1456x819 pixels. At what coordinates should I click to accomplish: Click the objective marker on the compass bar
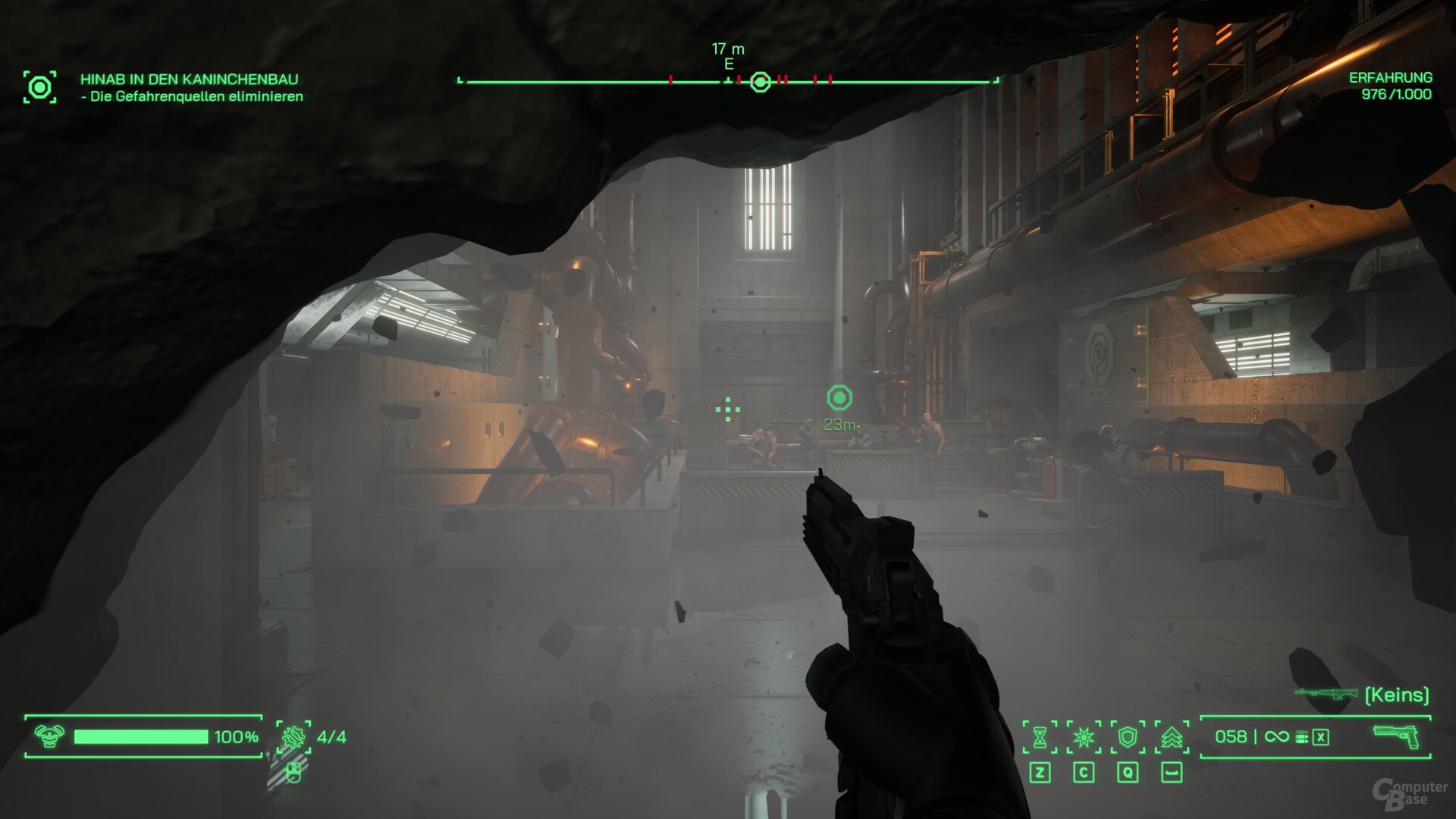coord(760,82)
